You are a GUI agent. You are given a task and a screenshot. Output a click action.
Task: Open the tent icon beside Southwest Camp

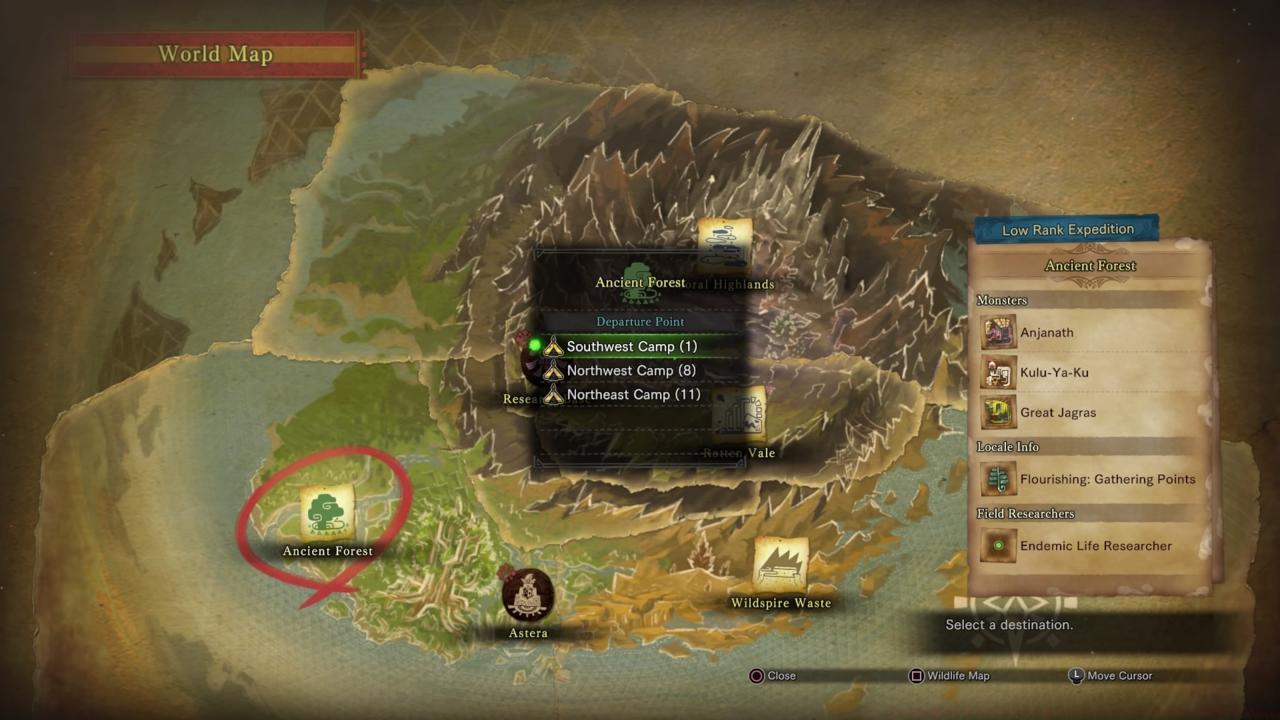(553, 346)
